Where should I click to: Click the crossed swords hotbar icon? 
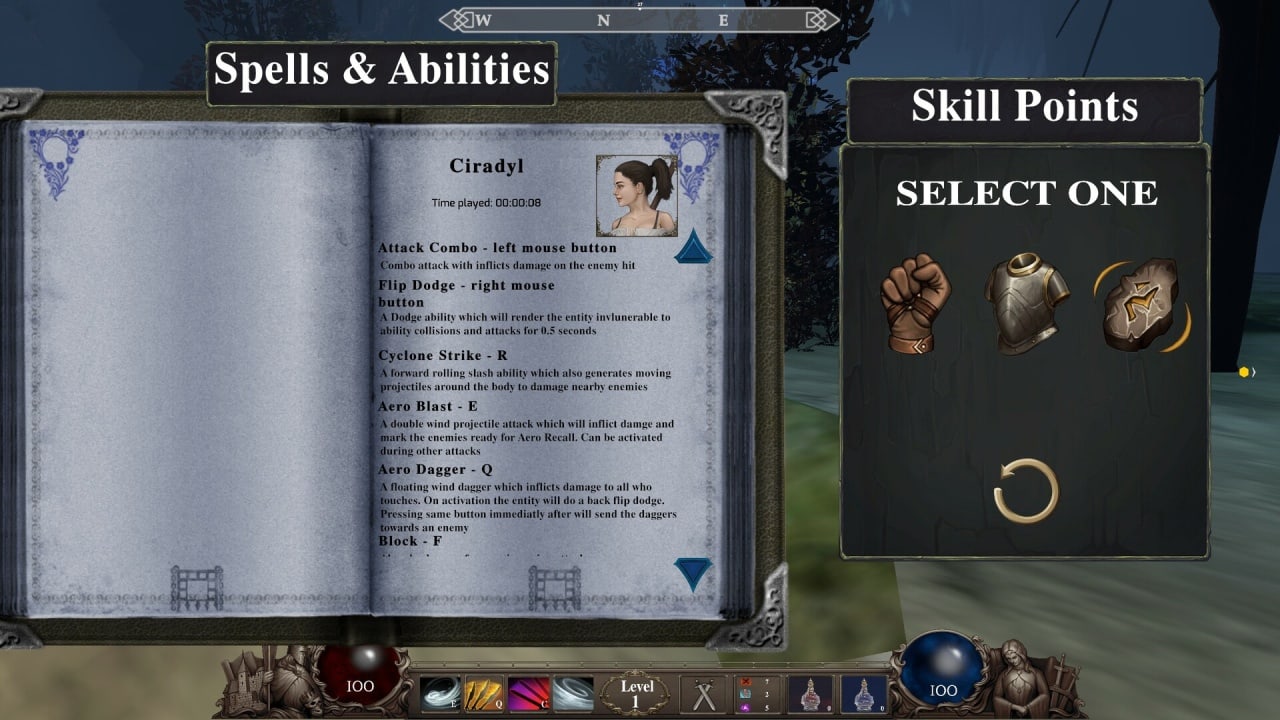(703, 694)
